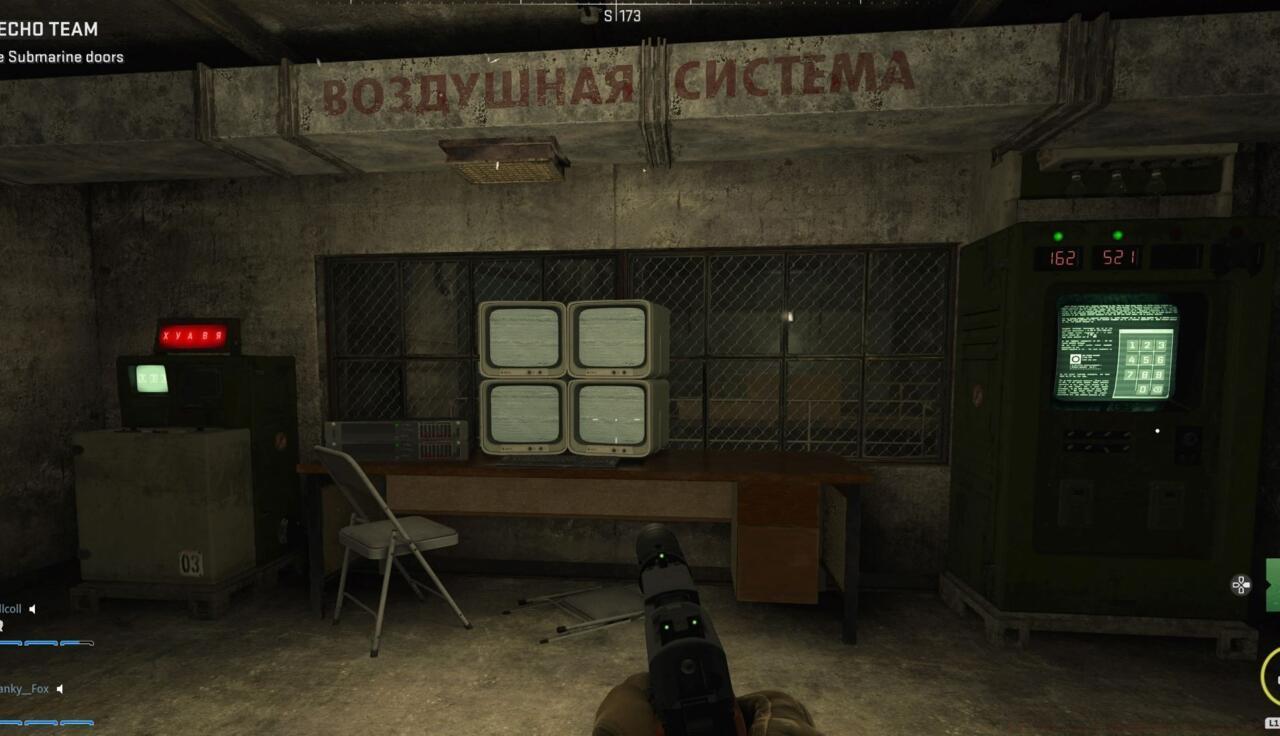Open the Submarine doors objective text
Screen dimensions: 1280x736
pyautogui.click(x=62, y=57)
